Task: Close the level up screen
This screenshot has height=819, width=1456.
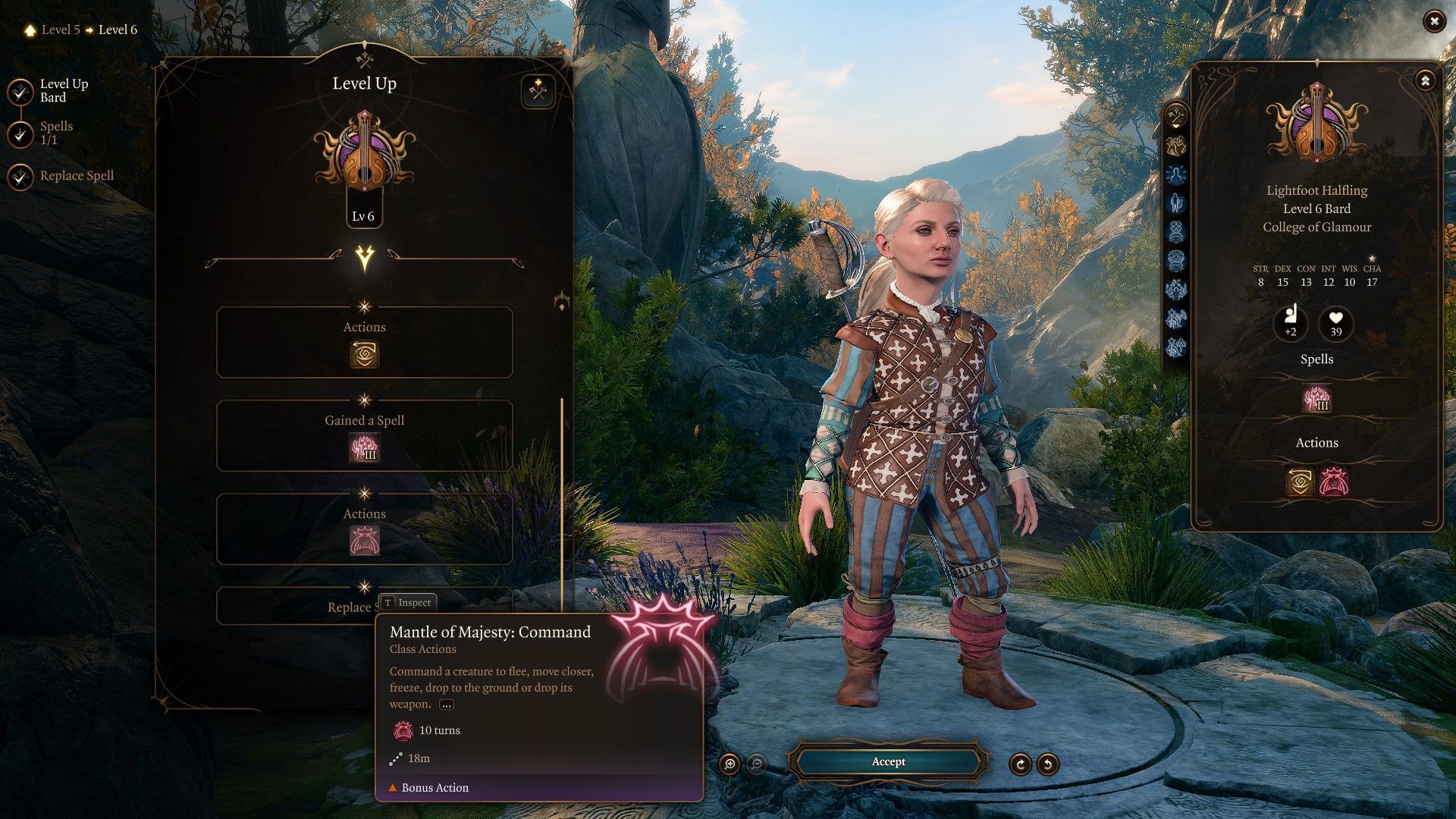Action: click(1433, 22)
